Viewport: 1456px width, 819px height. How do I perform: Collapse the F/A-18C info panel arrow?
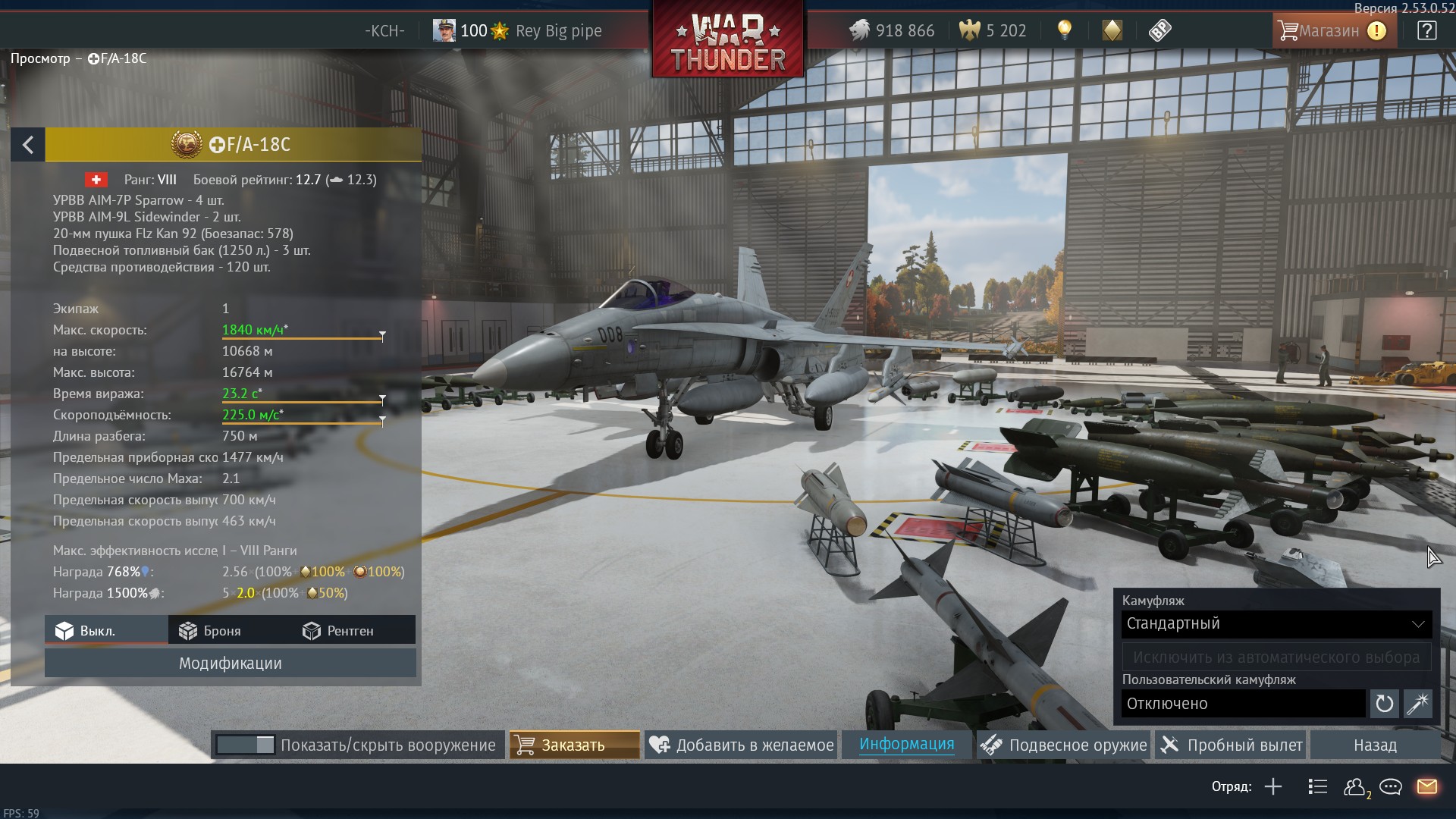28,145
